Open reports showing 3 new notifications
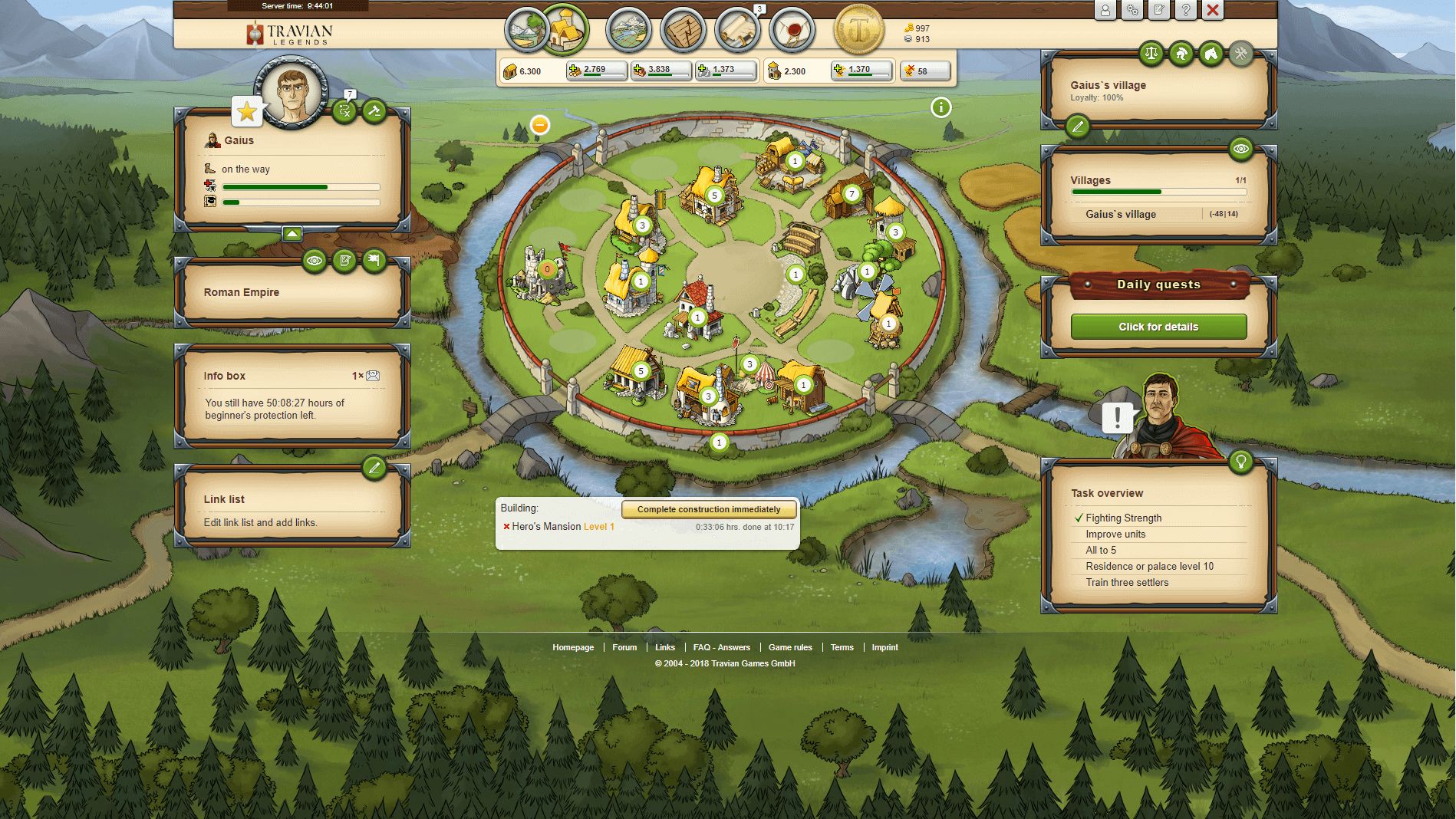This screenshot has width=1456, height=819. point(738,29)
